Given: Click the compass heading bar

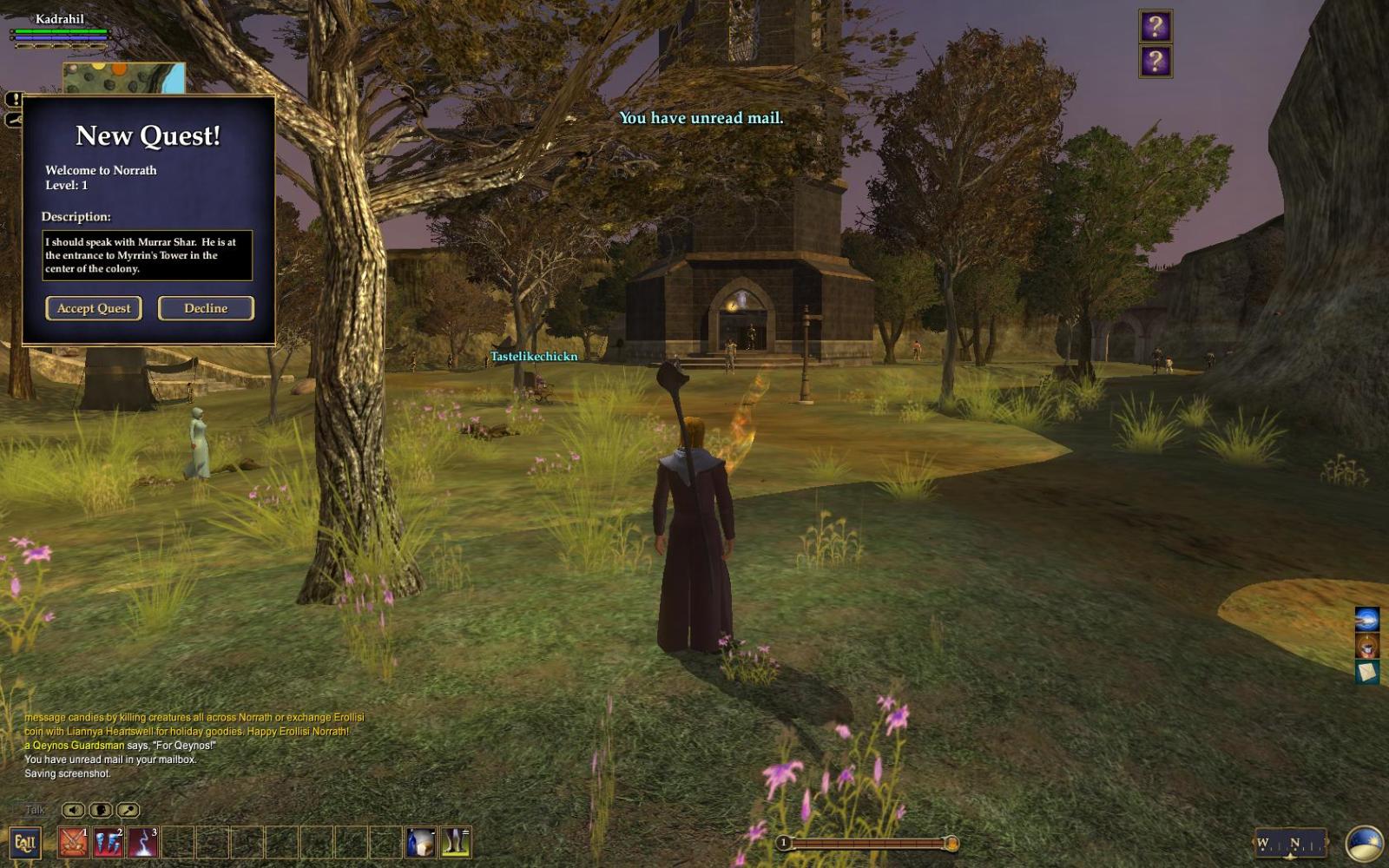Looking at the screenshot, I should click(1291, 843).
